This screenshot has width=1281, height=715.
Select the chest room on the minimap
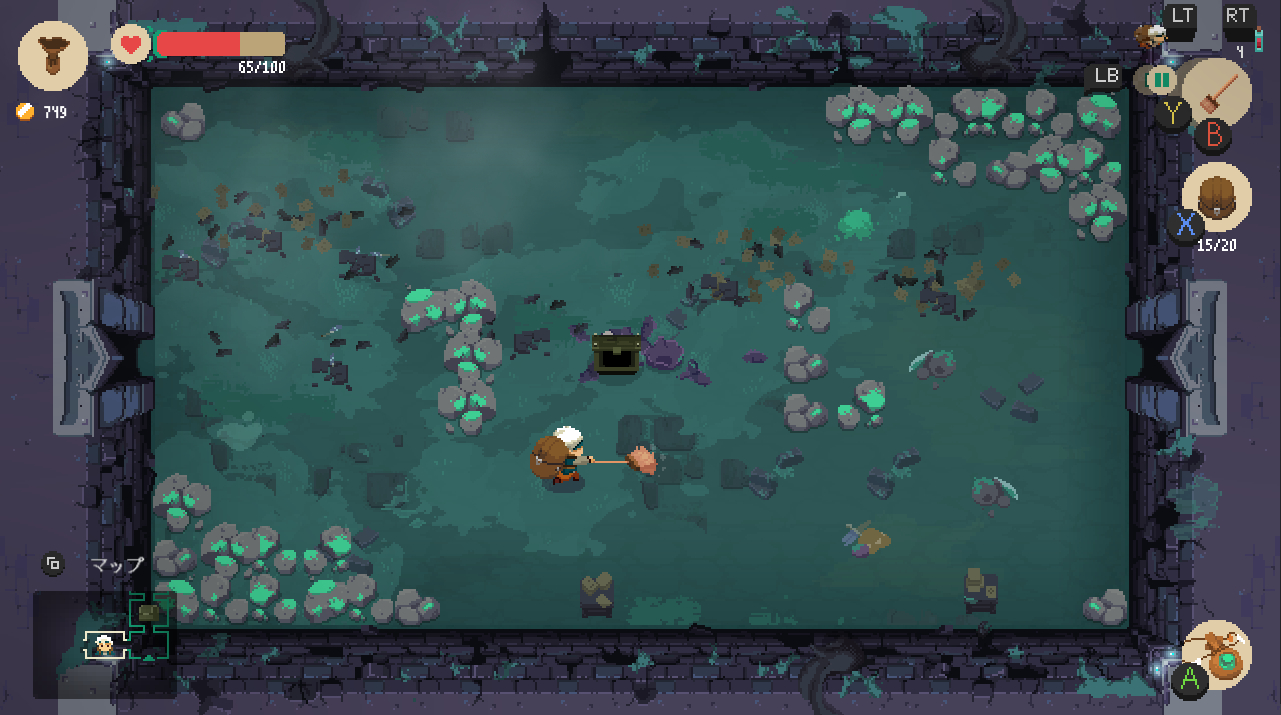(150, 612)
